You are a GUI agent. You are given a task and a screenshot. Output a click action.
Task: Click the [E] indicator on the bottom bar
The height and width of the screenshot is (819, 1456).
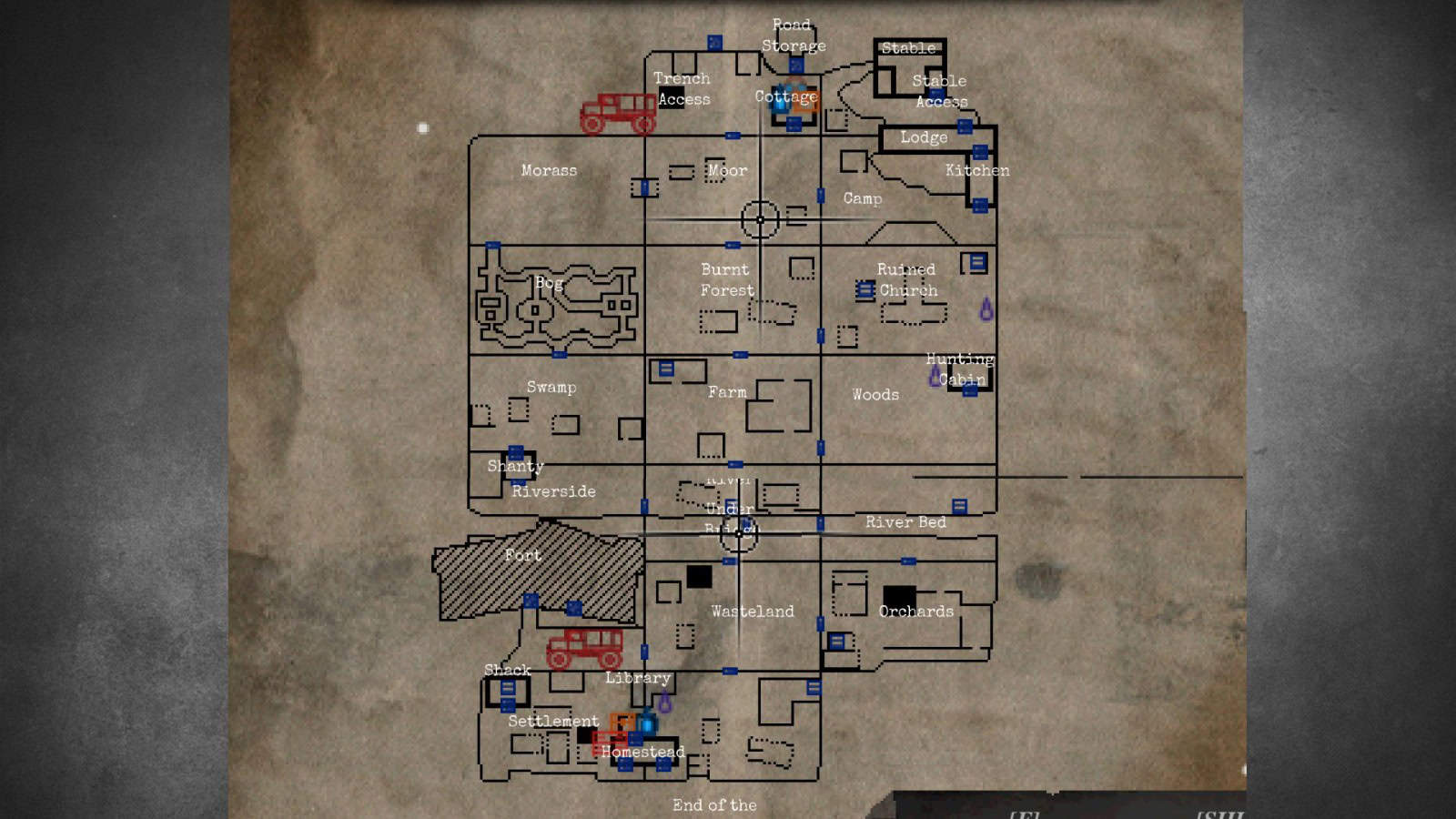click(1024, 814)
